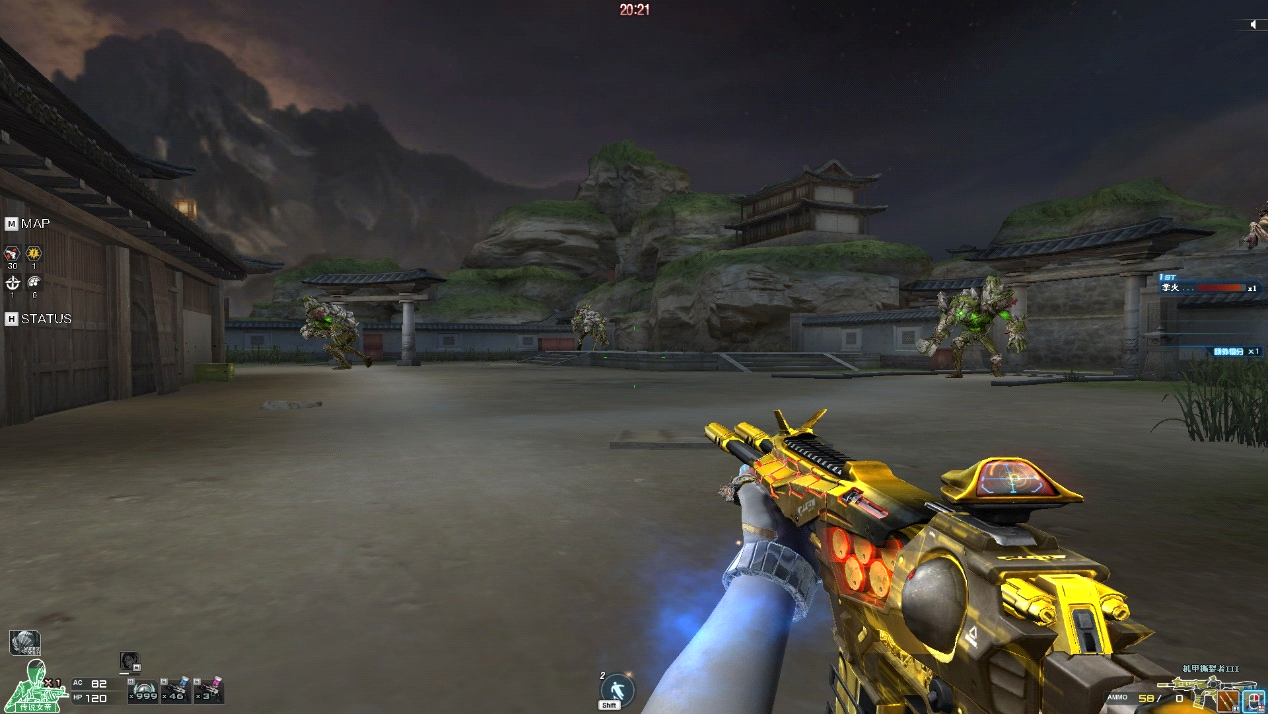Click the red mech hexagon buff icon

click(12, 253)
